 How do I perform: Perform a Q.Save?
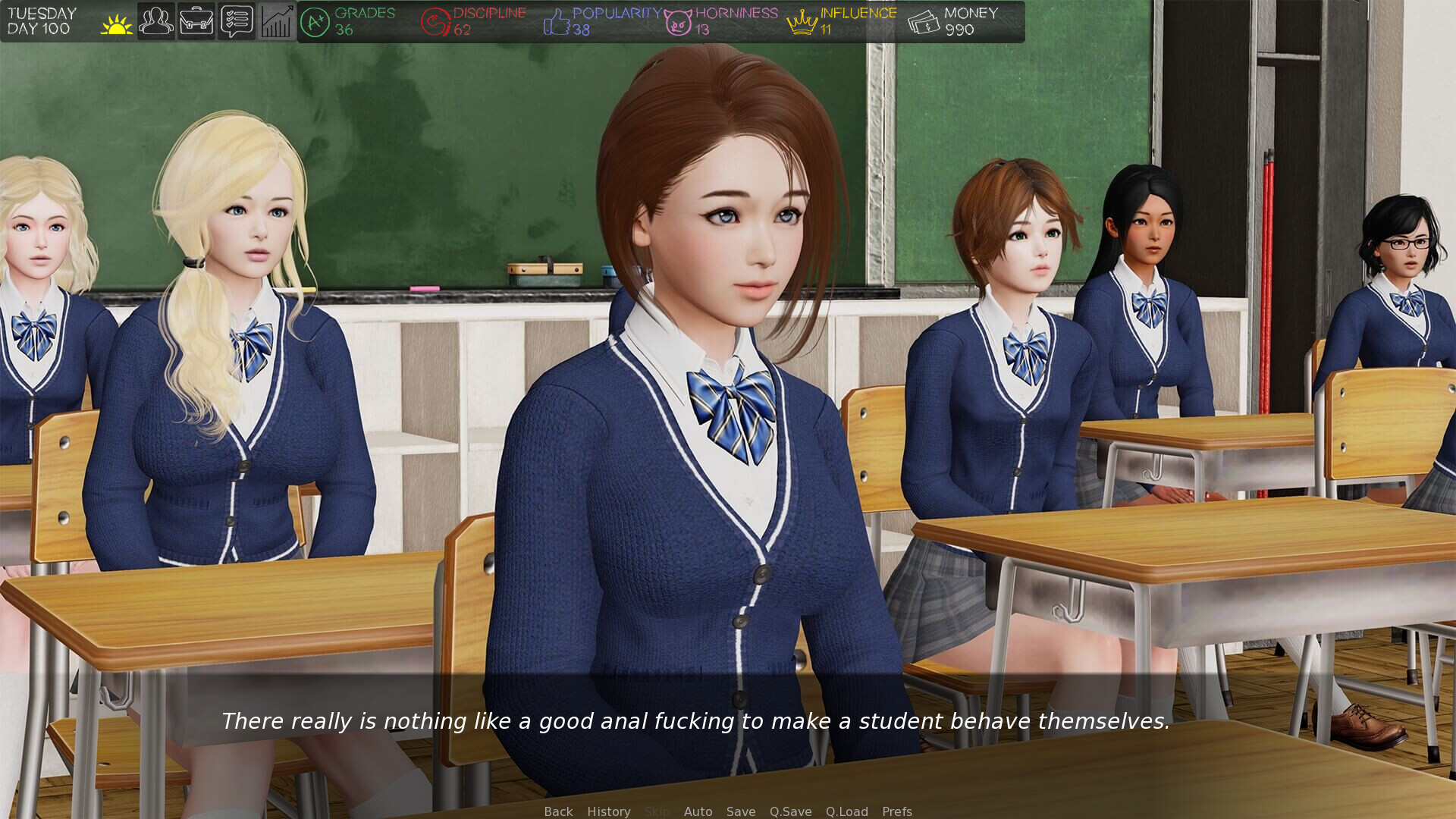(x=790, y=811)
